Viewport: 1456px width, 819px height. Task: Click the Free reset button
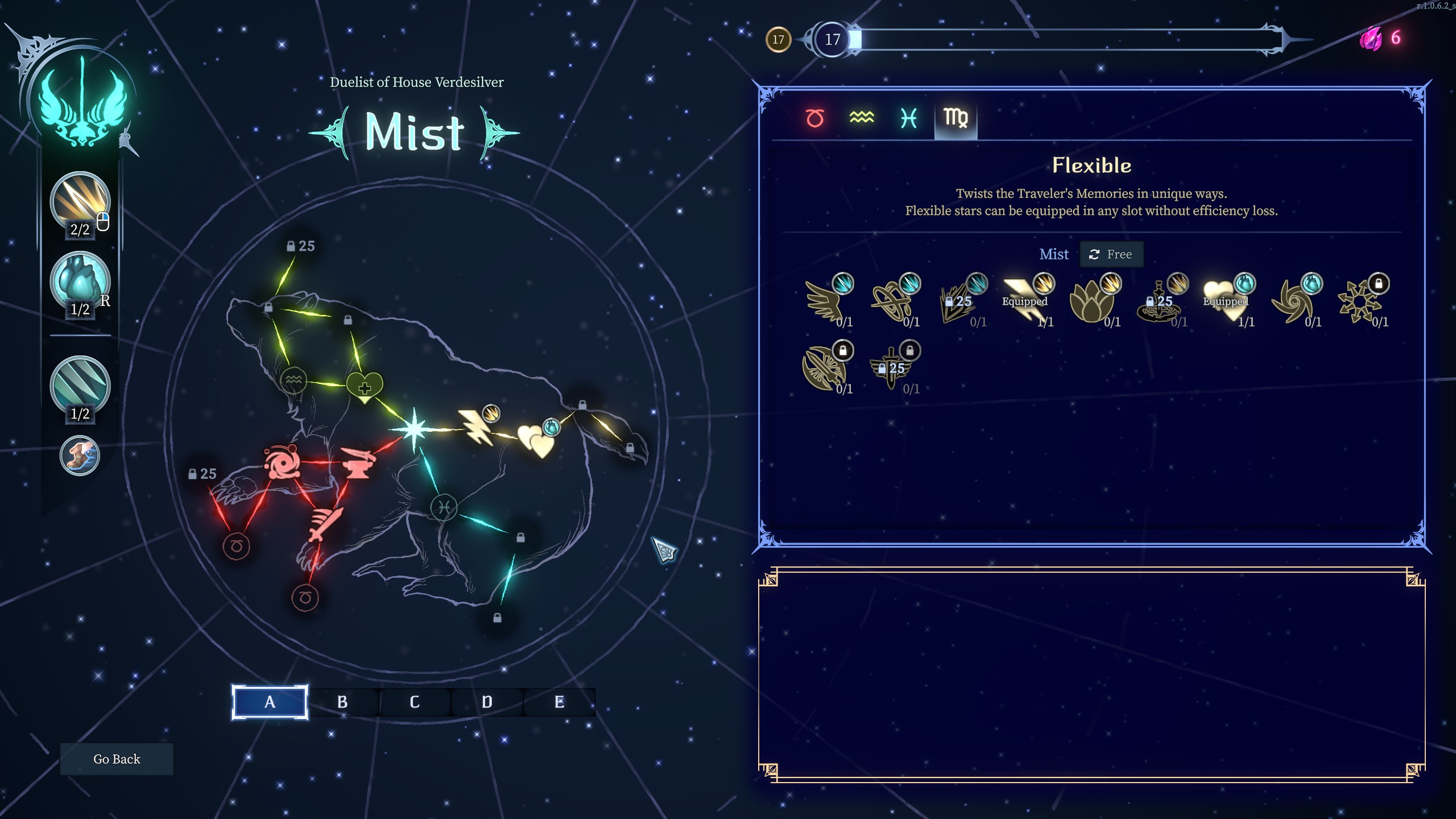click(x=1111, y=254)
